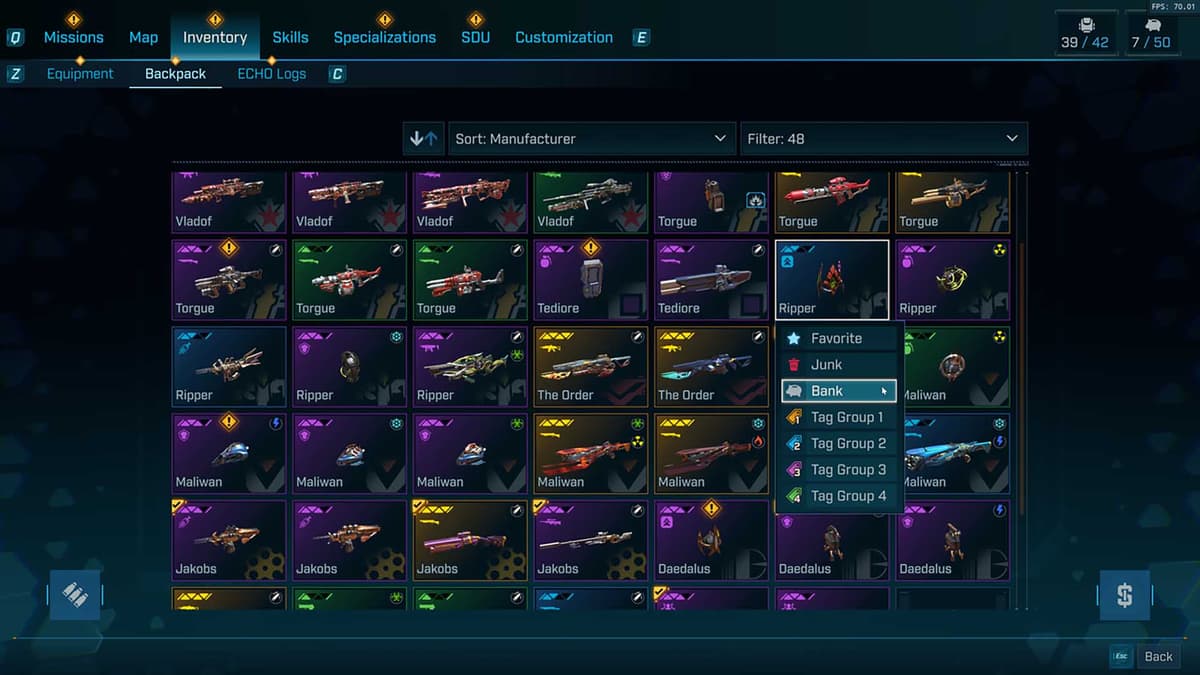Select the SDU tab
Screen dimensions: 1200x675
475,37
